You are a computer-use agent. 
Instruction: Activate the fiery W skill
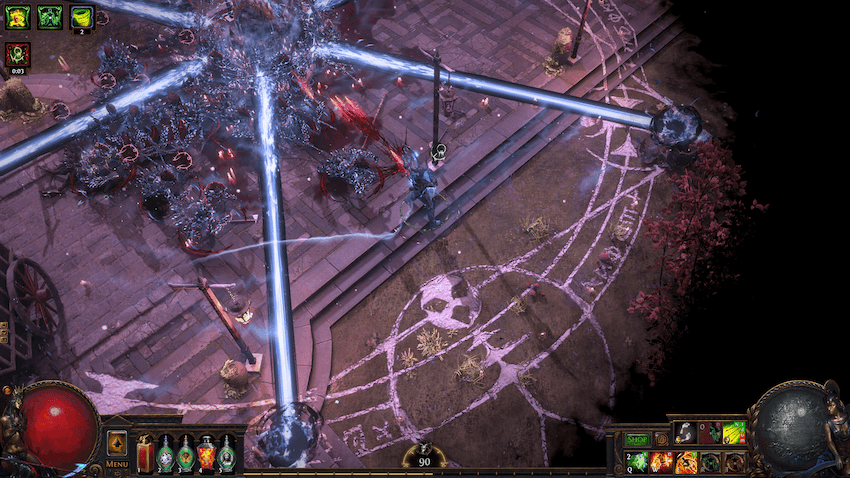tap(662, 461)
